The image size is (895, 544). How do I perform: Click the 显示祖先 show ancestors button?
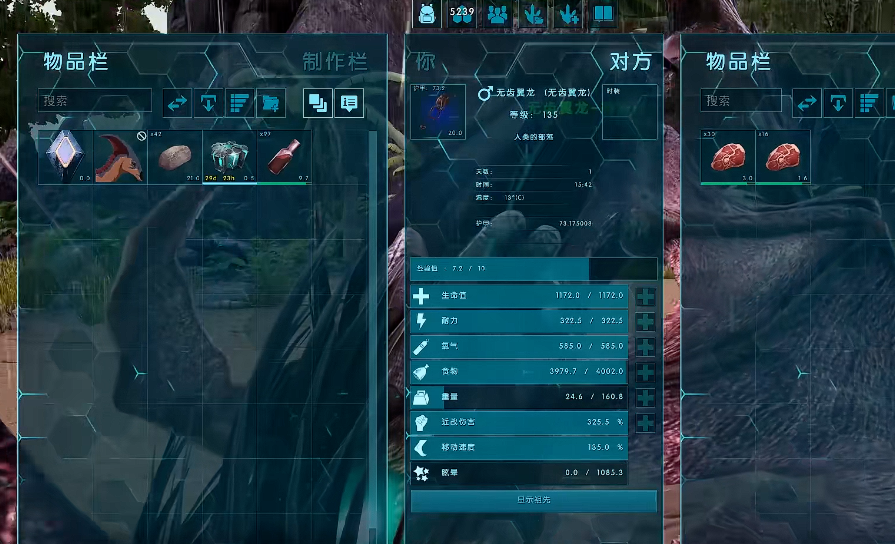533,500
